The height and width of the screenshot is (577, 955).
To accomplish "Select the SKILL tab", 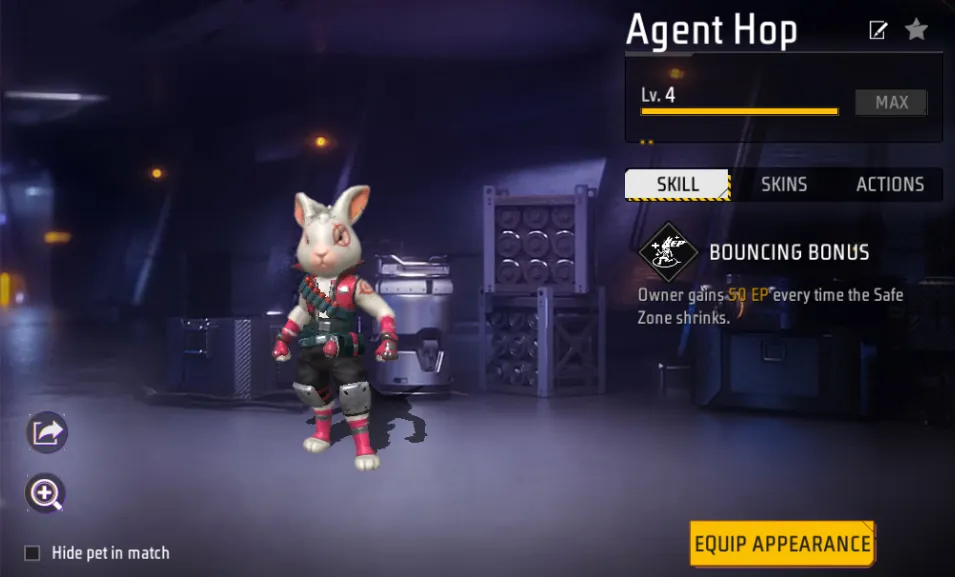I will [677, 185].
